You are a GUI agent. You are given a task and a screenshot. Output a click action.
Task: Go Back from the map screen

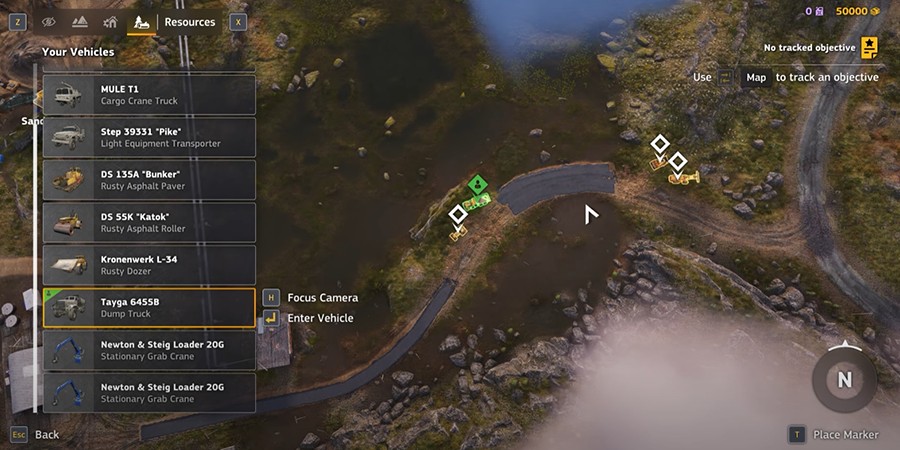tap(46, 435)
